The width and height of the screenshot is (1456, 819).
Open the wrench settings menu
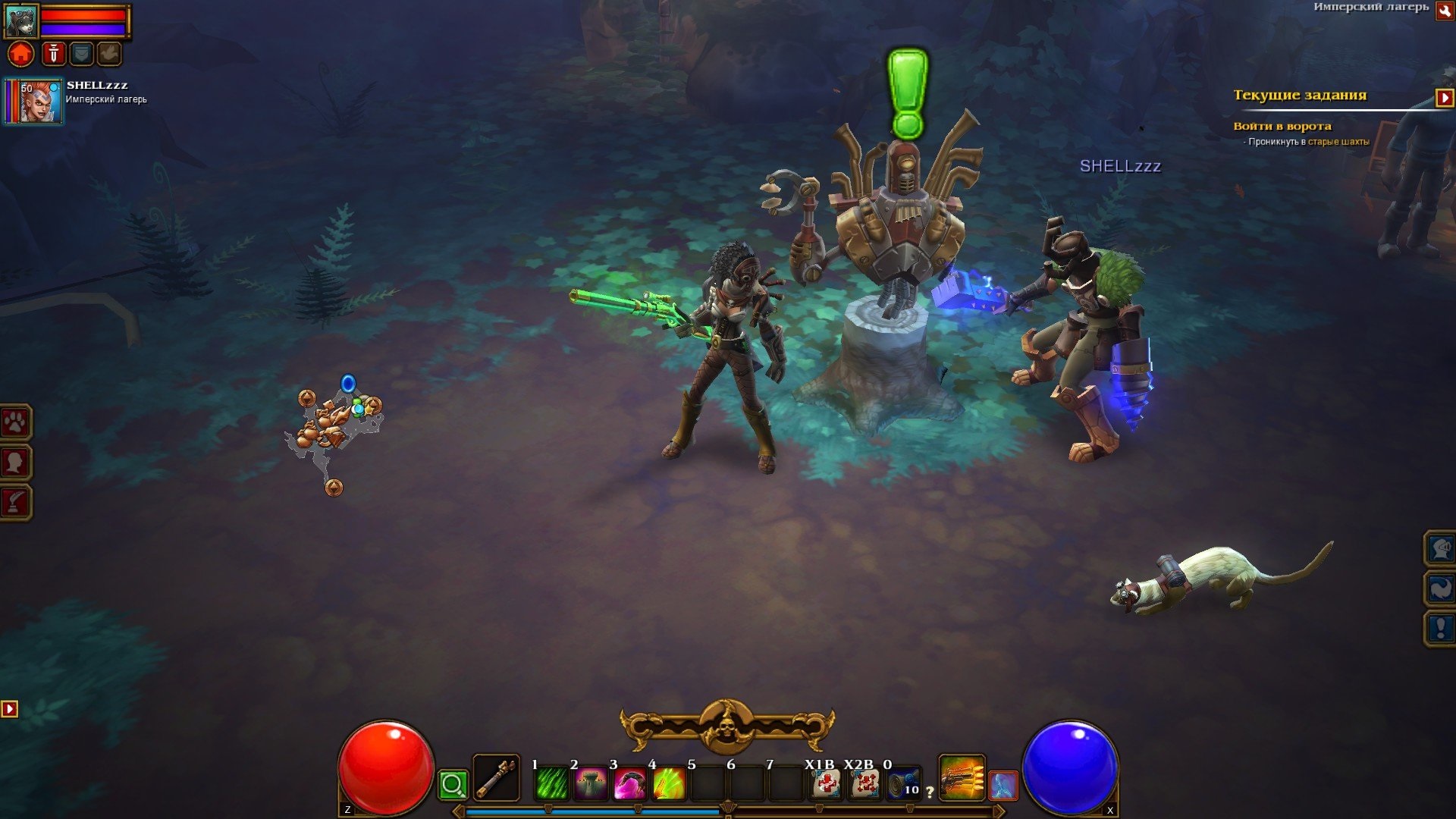(x=1445, y=11)
